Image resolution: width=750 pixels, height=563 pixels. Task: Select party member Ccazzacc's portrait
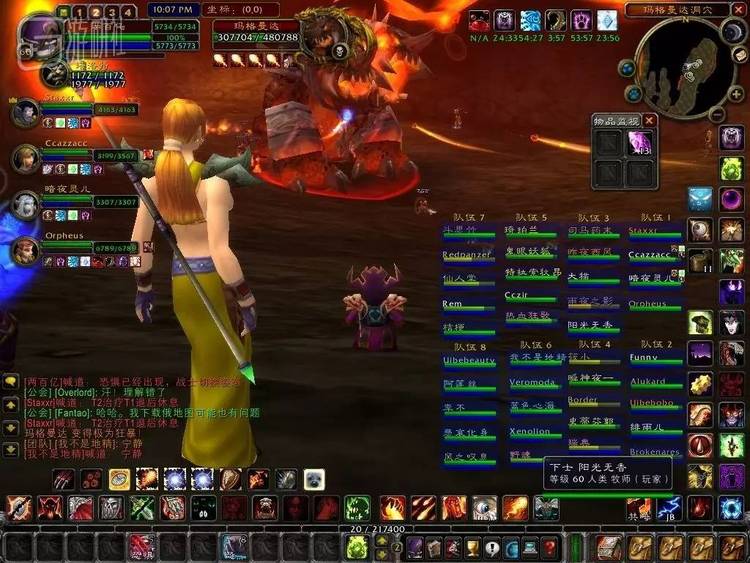click(x=26, y=158)
